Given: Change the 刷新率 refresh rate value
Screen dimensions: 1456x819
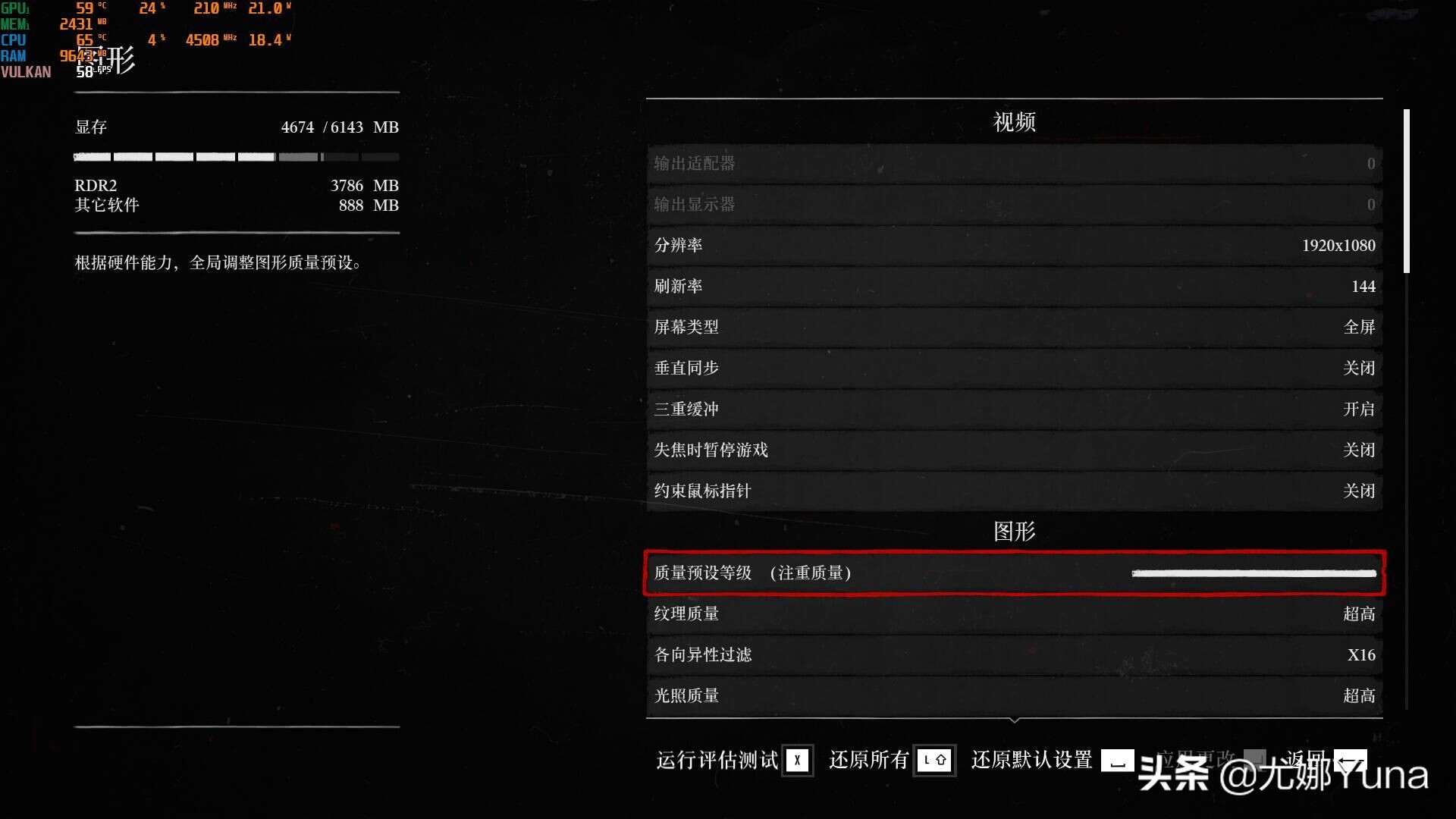Looking at the screenshot, I should coord(1014,286).
